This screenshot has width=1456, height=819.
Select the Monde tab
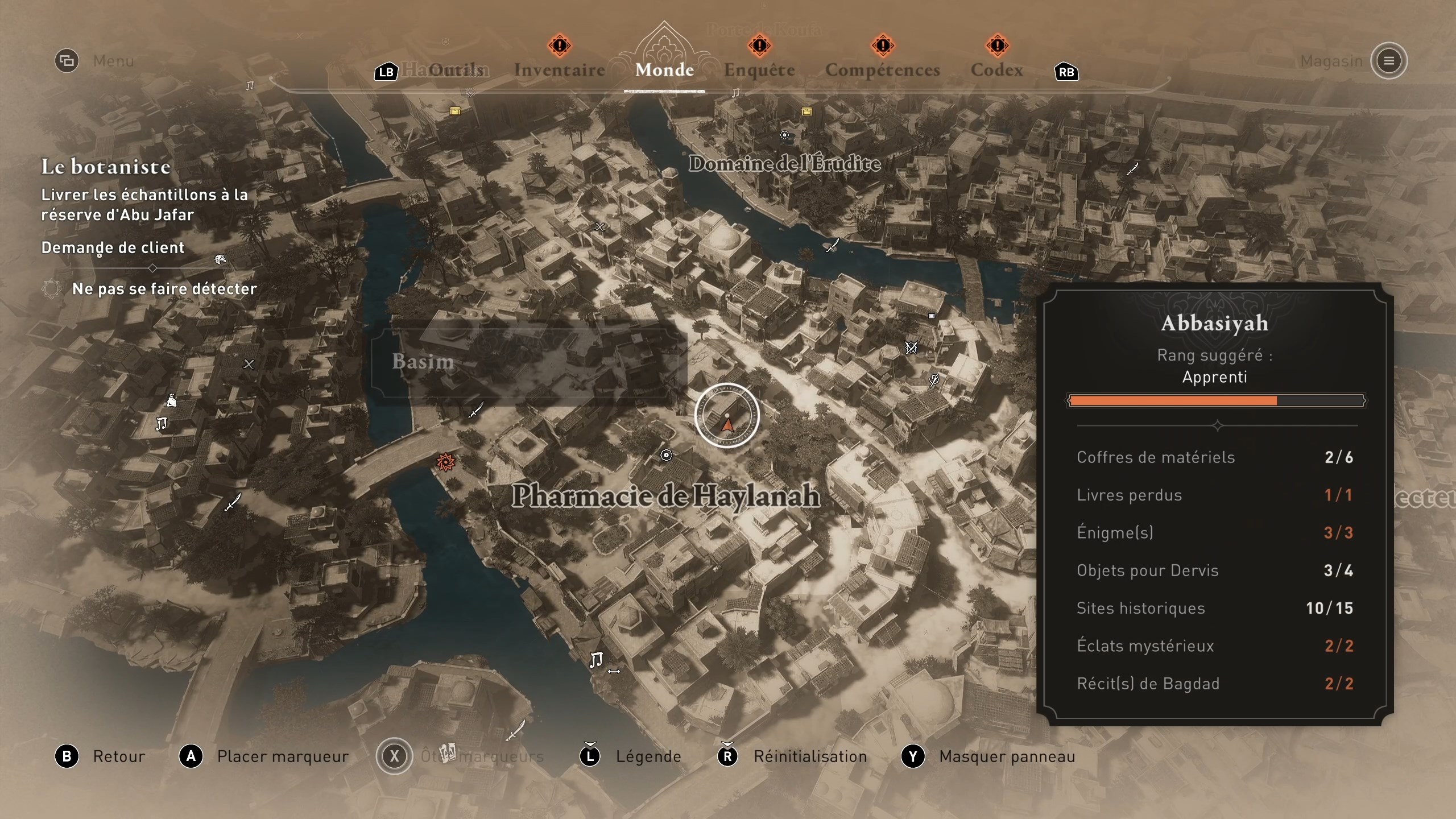[664, 70]
